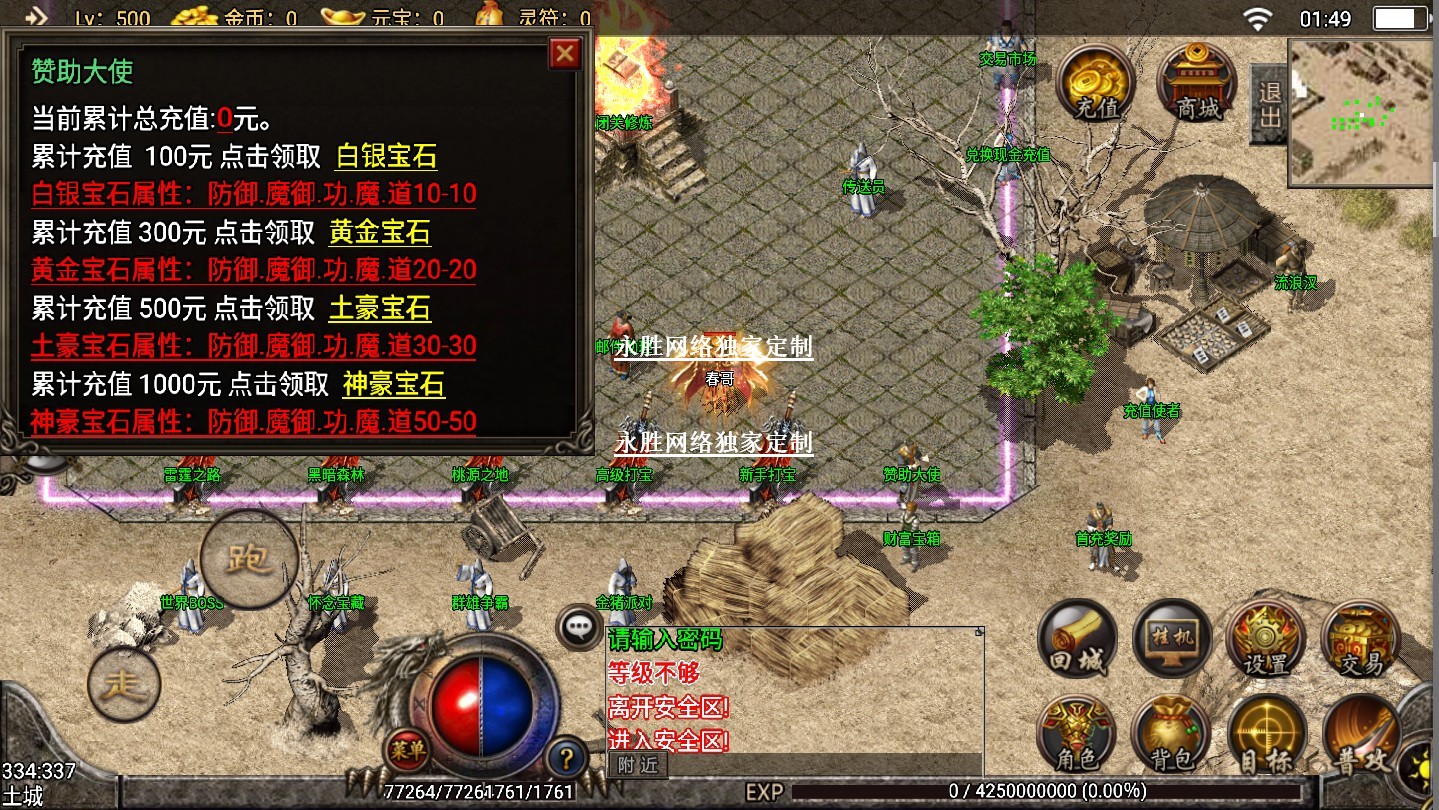Open the 商城 shop
The width and height of the screenshot is (1439, 810).
(x=1198, y=83)
